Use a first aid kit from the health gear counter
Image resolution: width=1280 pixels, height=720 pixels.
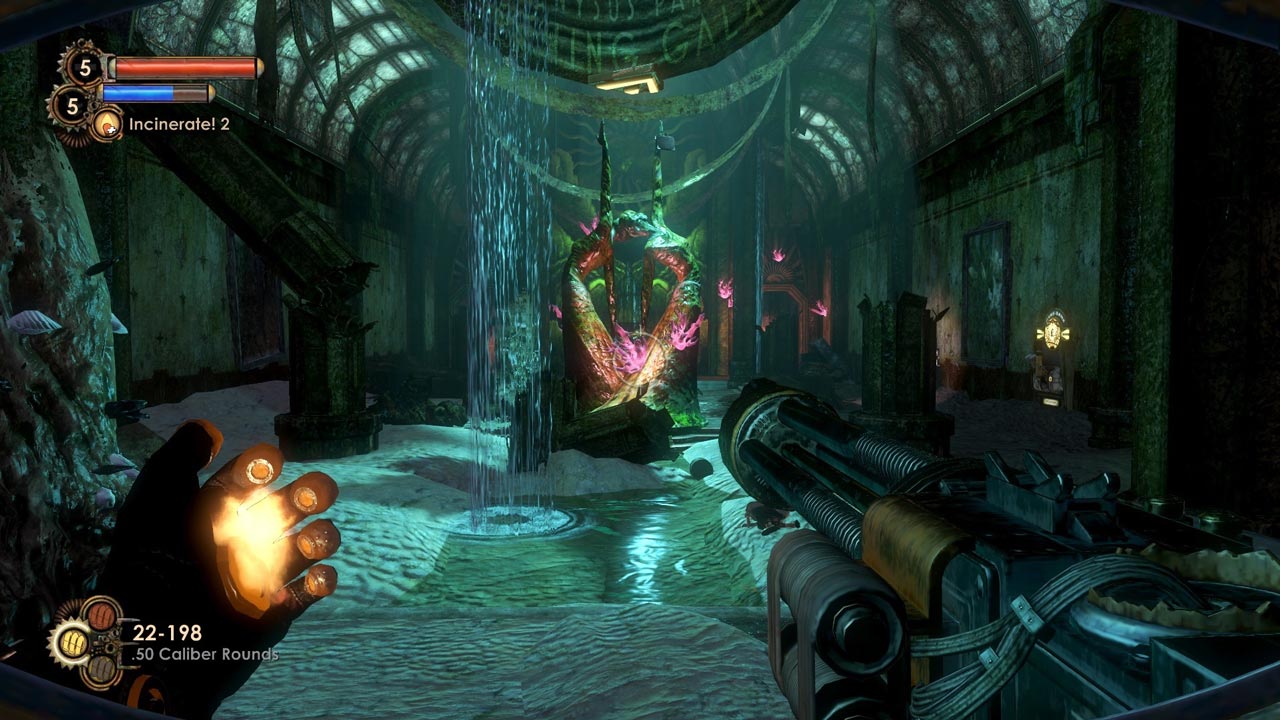pyautogui.click(x=83, y=67)
